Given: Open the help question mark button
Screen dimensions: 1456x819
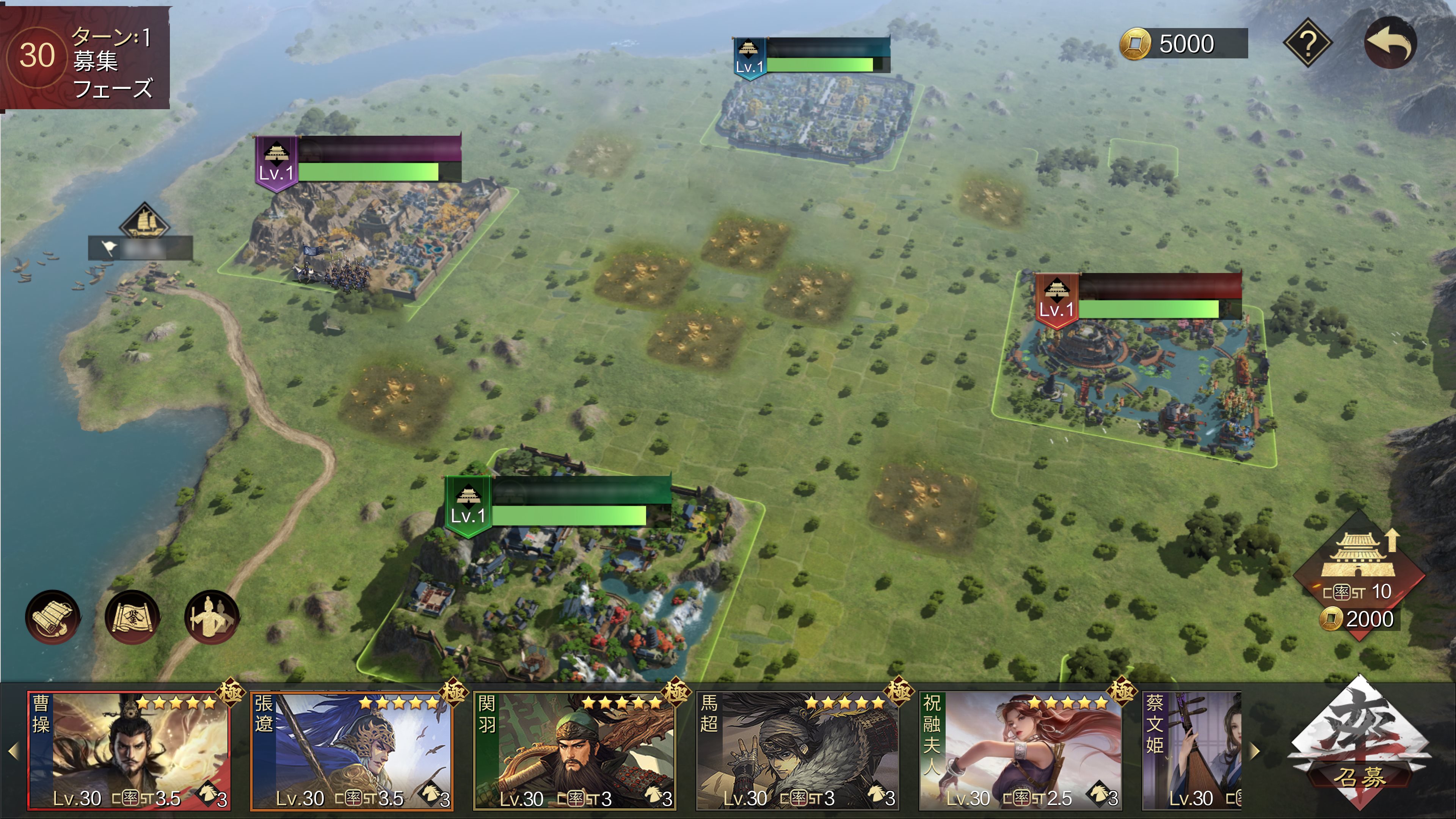Looking at the screenshot, I should pos(1307,42).
